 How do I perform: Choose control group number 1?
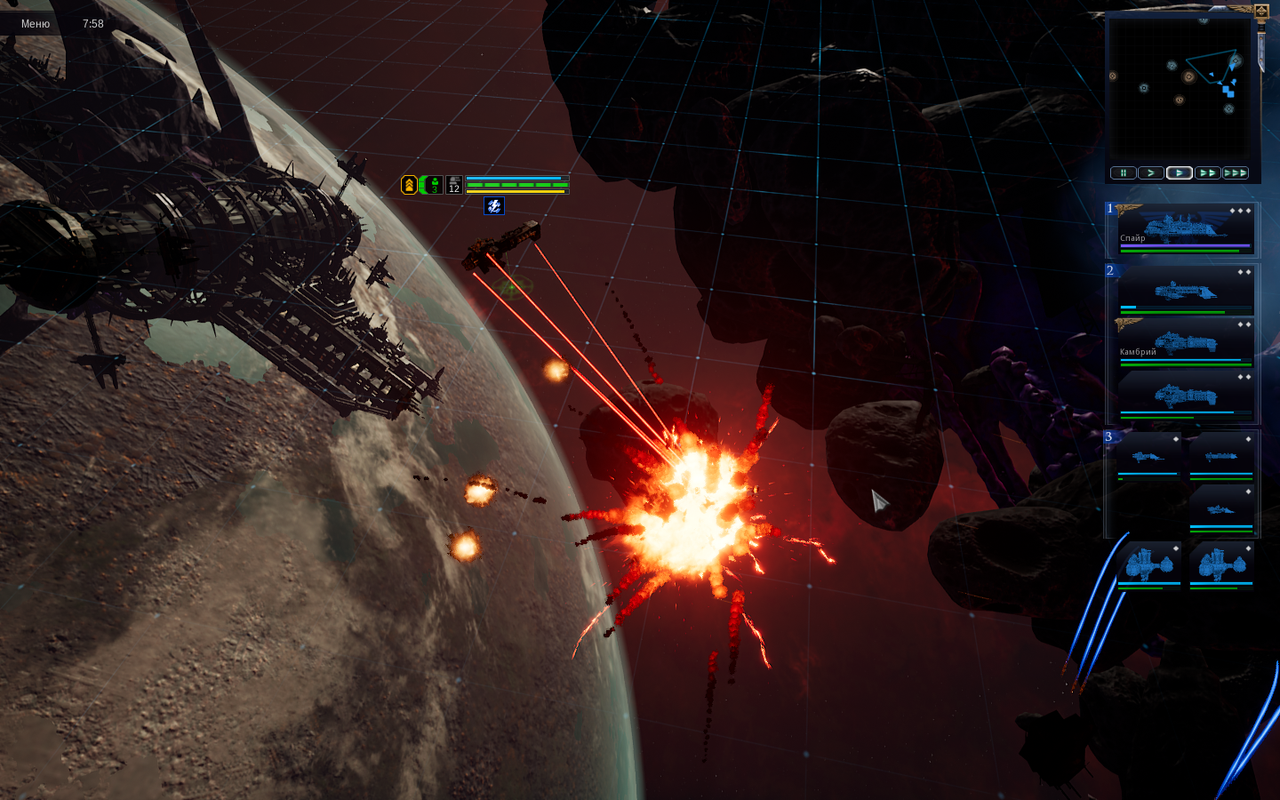click(1109, 209)
